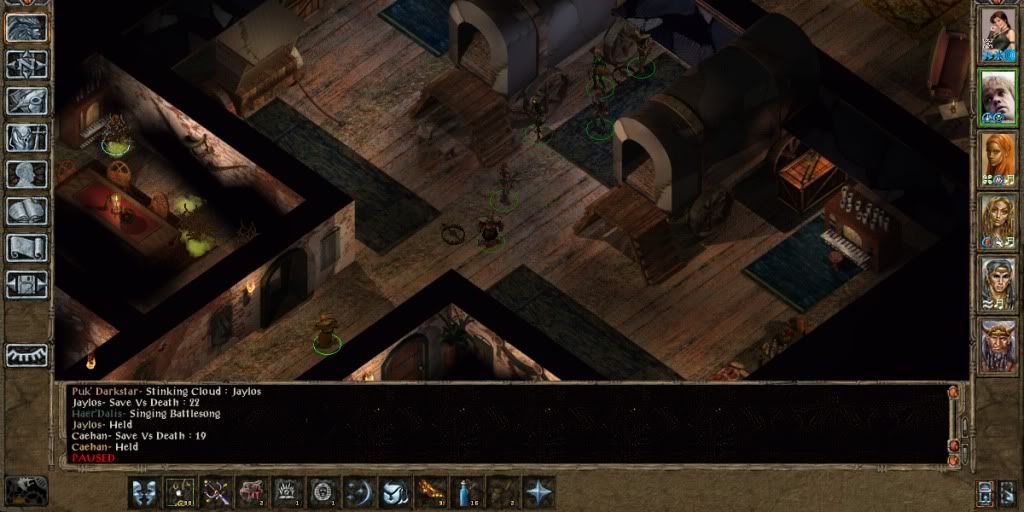Select the horned-helmet dwarf portrait
The image size is (1024, 512).
point(997,346)
